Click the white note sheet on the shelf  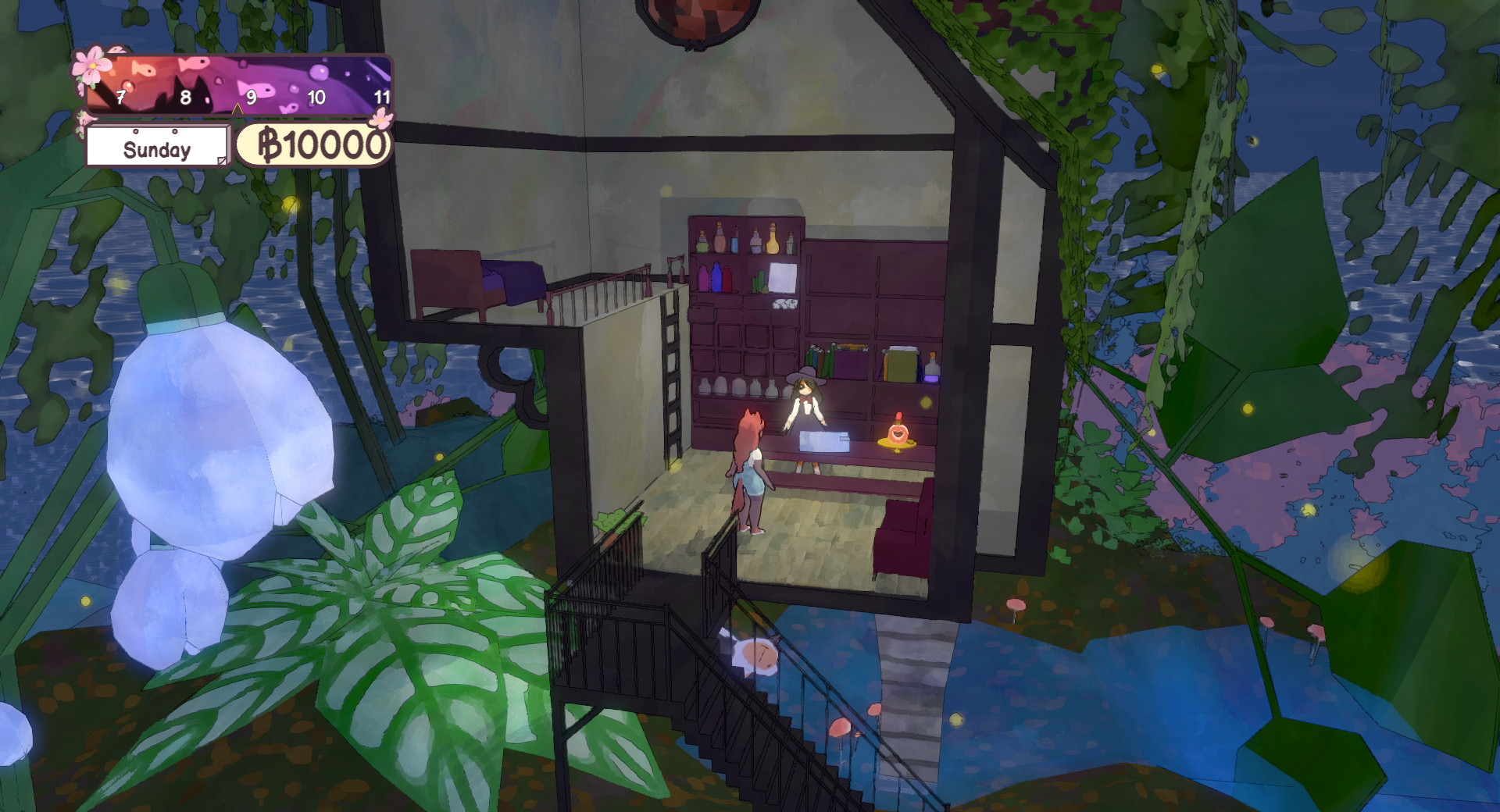(783, 277)
